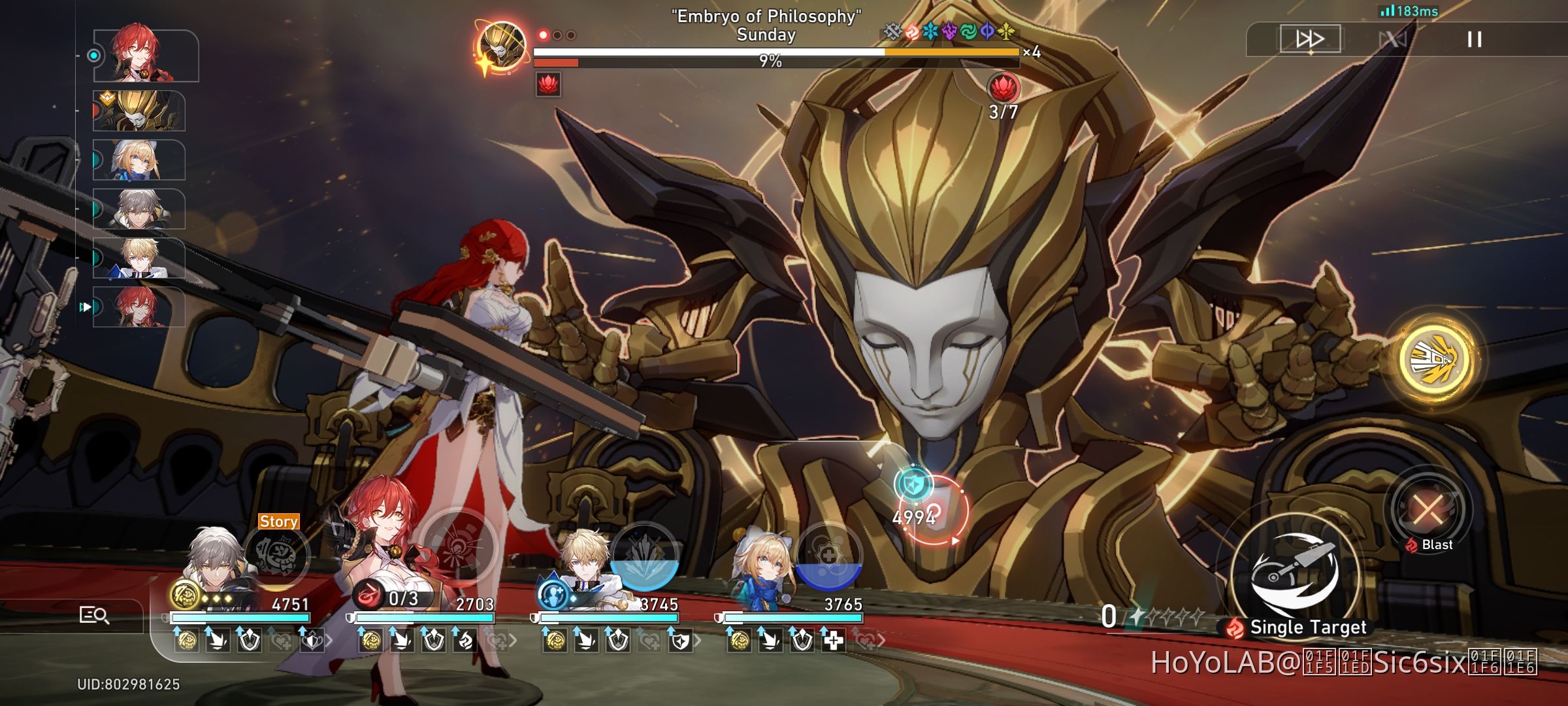Activate the glowing golden ultimate on the right
Screen dimensions: 1568x706
pos(1435,359)
